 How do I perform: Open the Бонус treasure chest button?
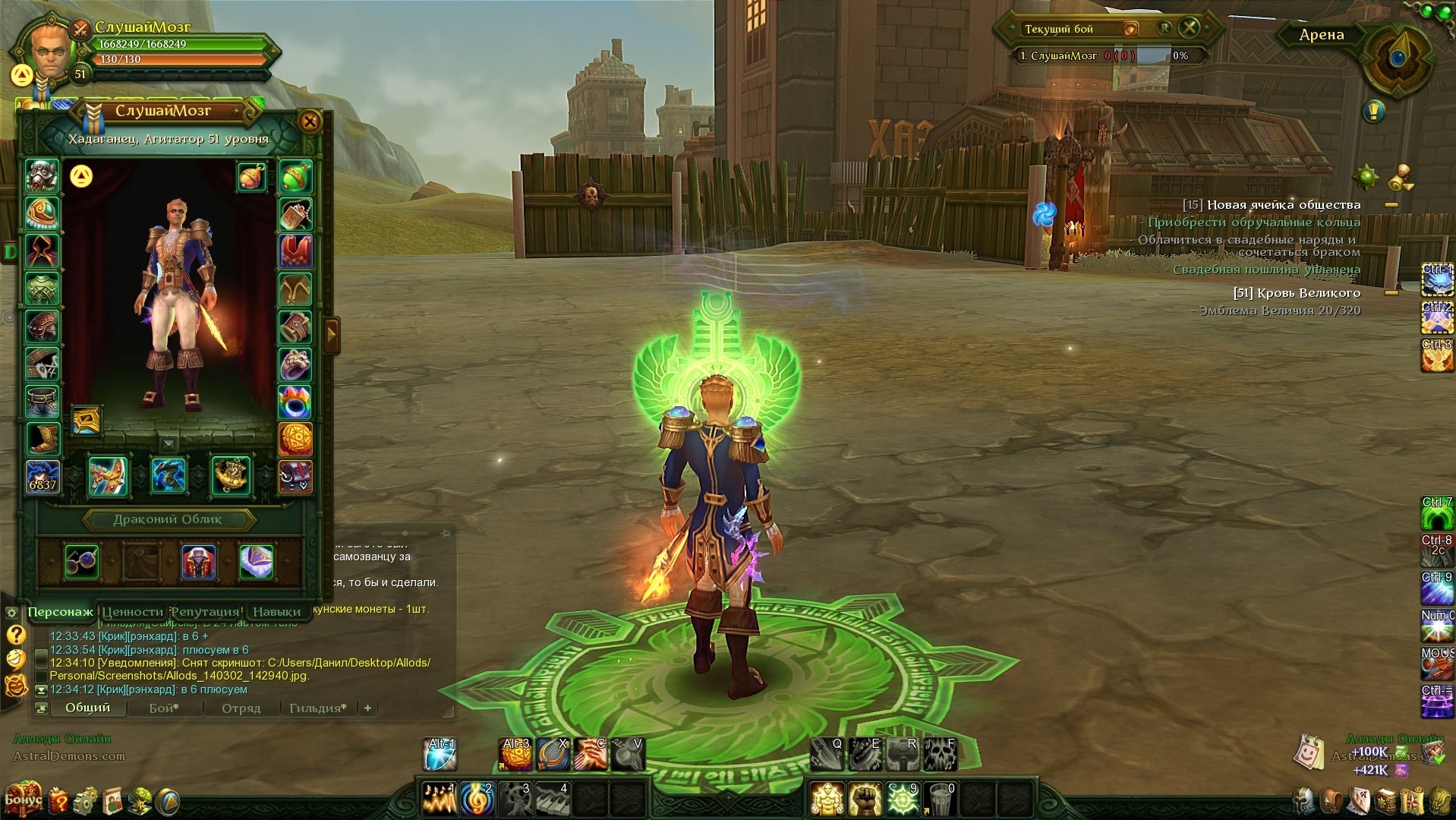tap(21, 798)
